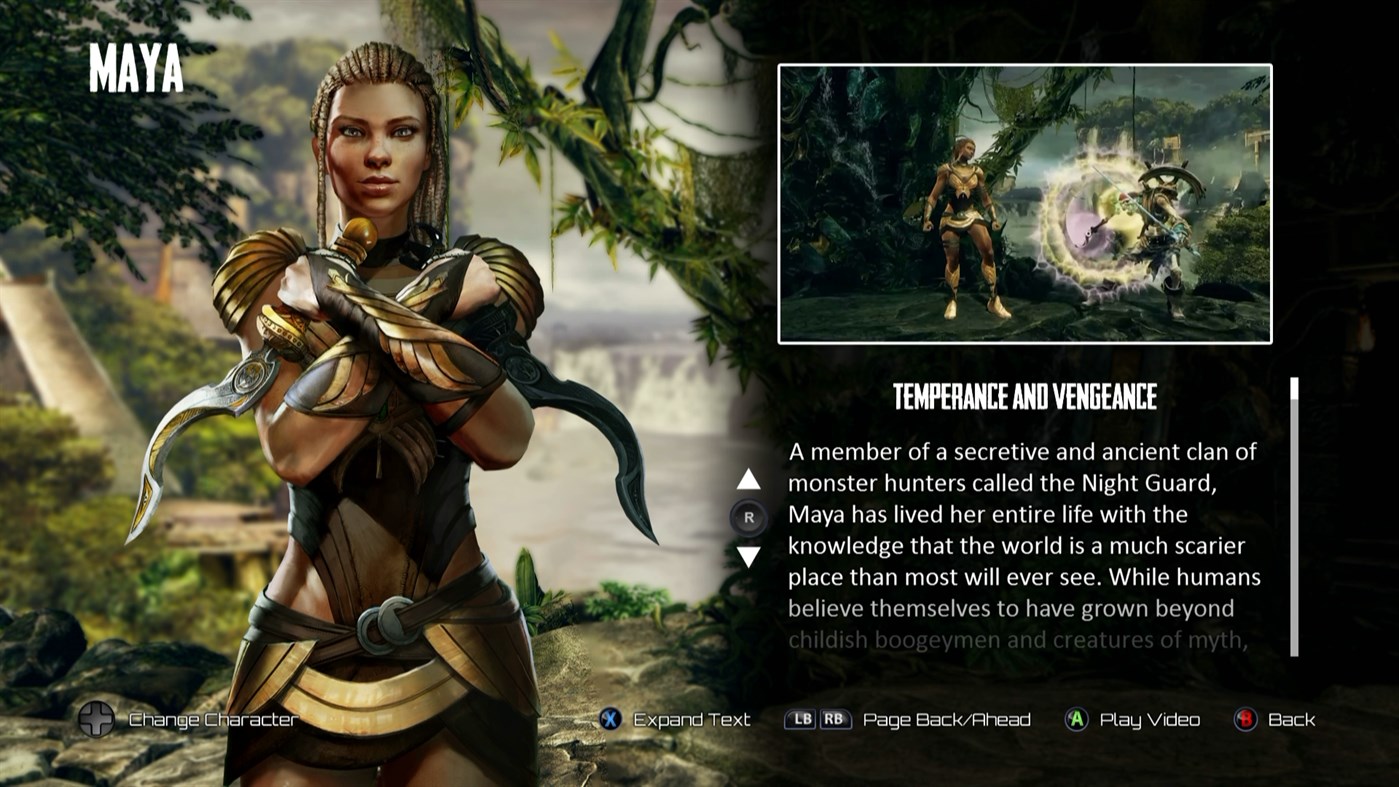This screenshot has height=787, width=1399.
Task: Expand the story text with Expand Text option
Action: (x=690, y=719)
